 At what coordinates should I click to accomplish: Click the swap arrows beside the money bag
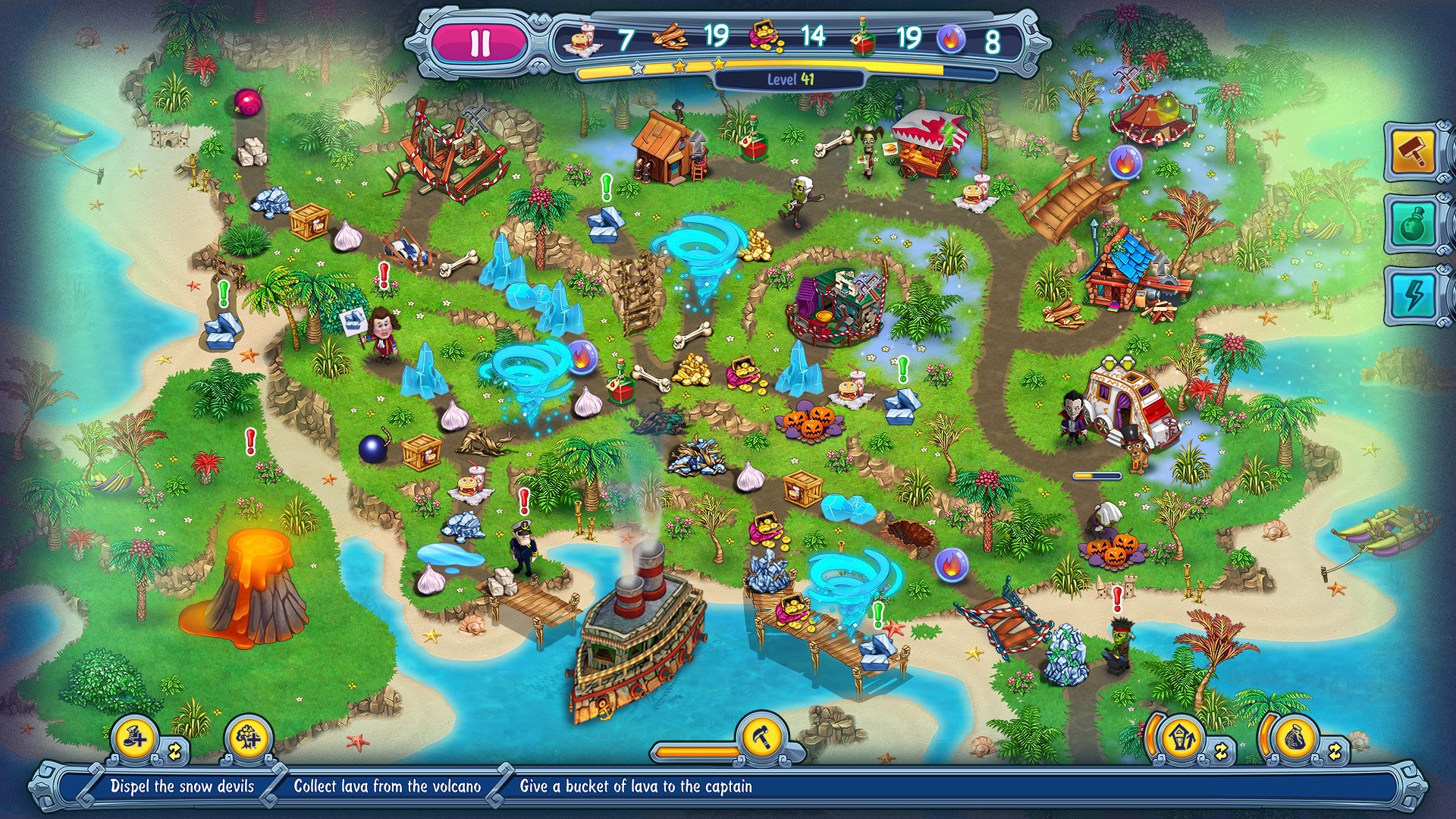pos(1335,752)
